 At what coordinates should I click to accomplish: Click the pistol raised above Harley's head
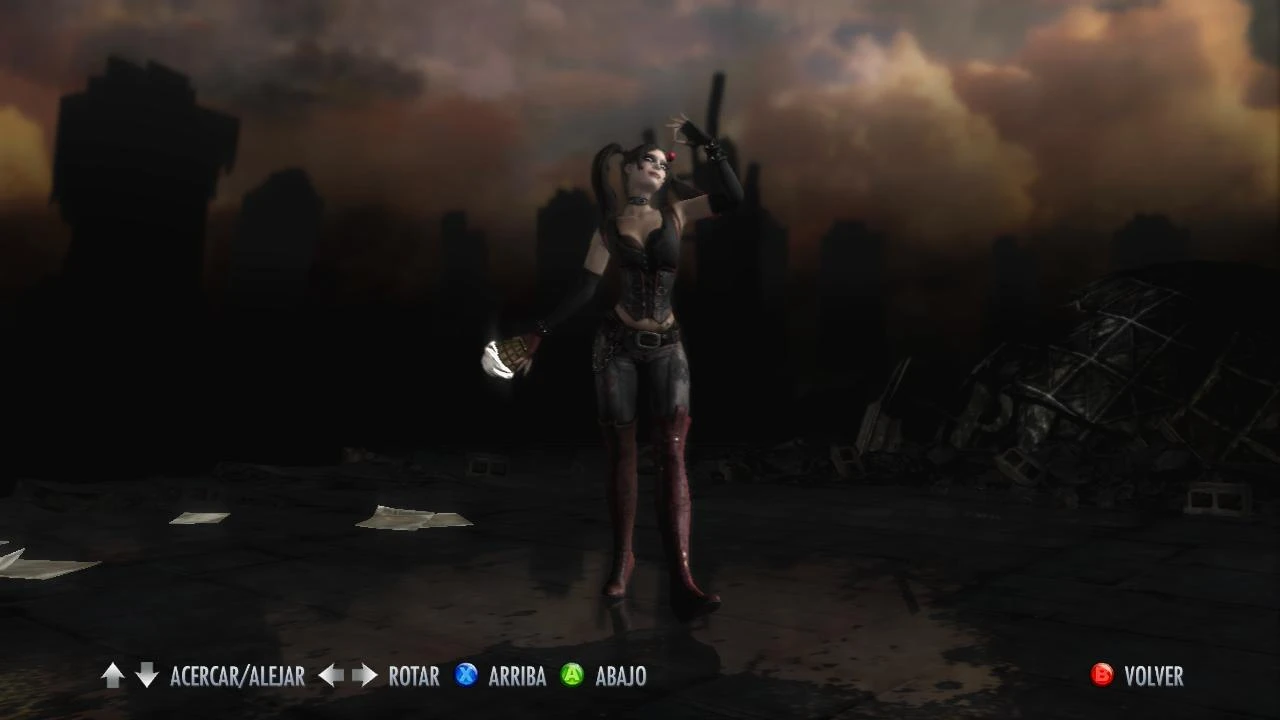(x=716, y=105)
